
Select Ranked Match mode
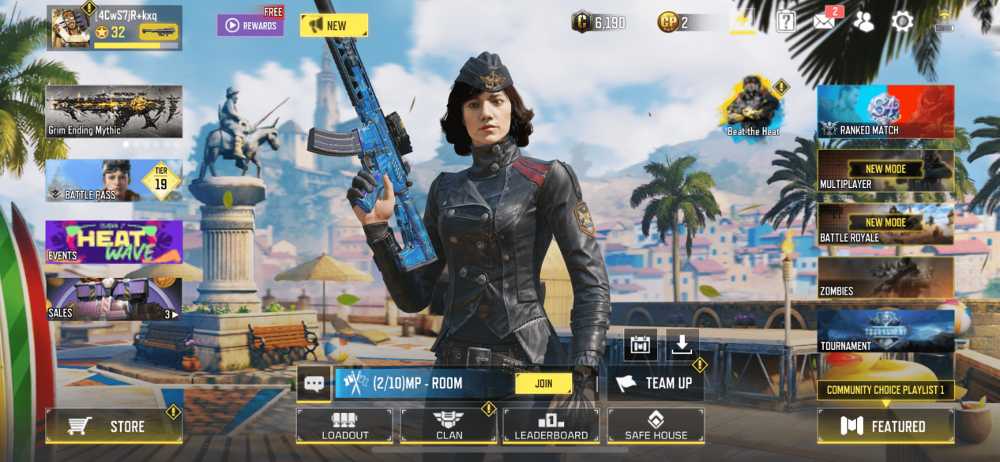[885, 111]
